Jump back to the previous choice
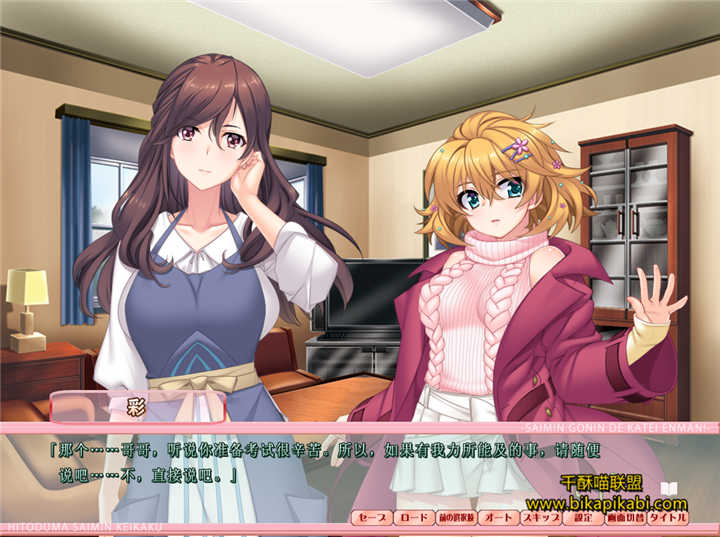This screenshot has width=720, height=537. click(x=455, y=518)
